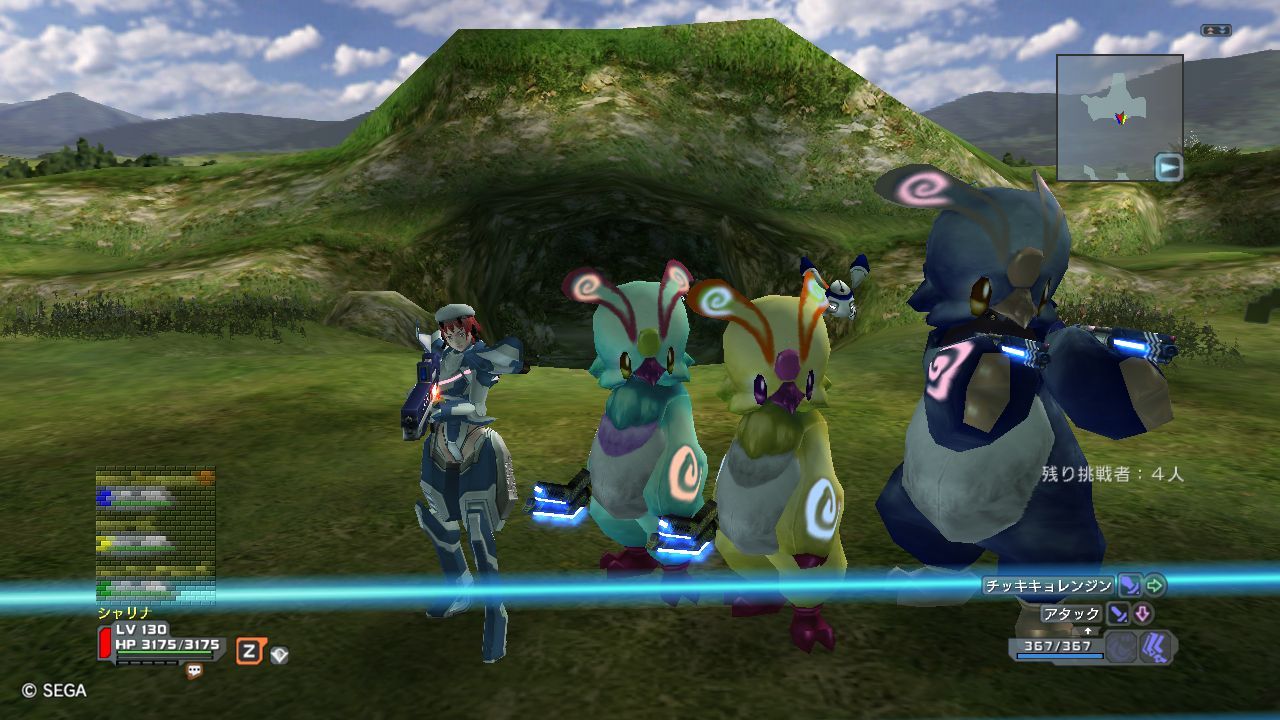Select the チッキキョレンジン skill label

1047,586
